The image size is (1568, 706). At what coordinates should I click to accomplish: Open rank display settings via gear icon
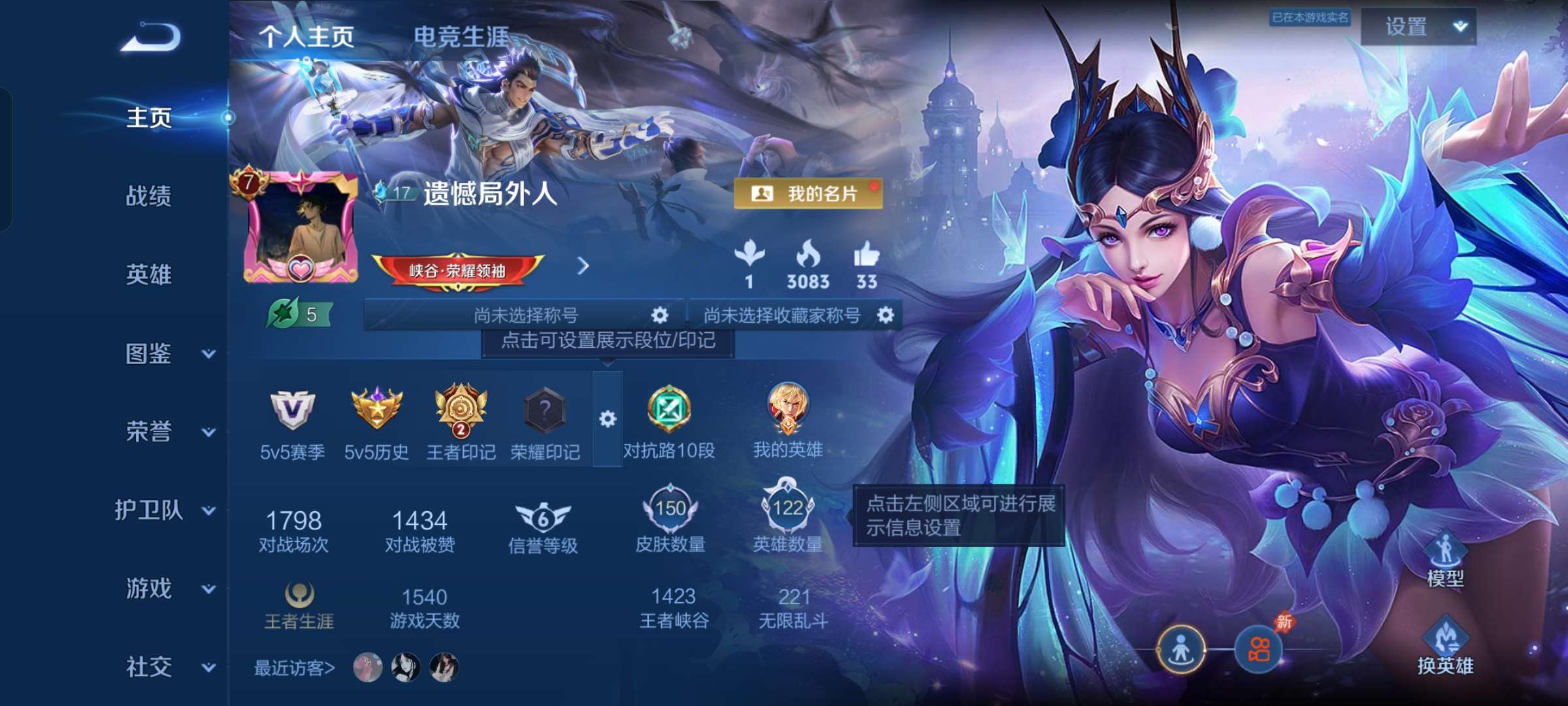click(x=608, y=418)
